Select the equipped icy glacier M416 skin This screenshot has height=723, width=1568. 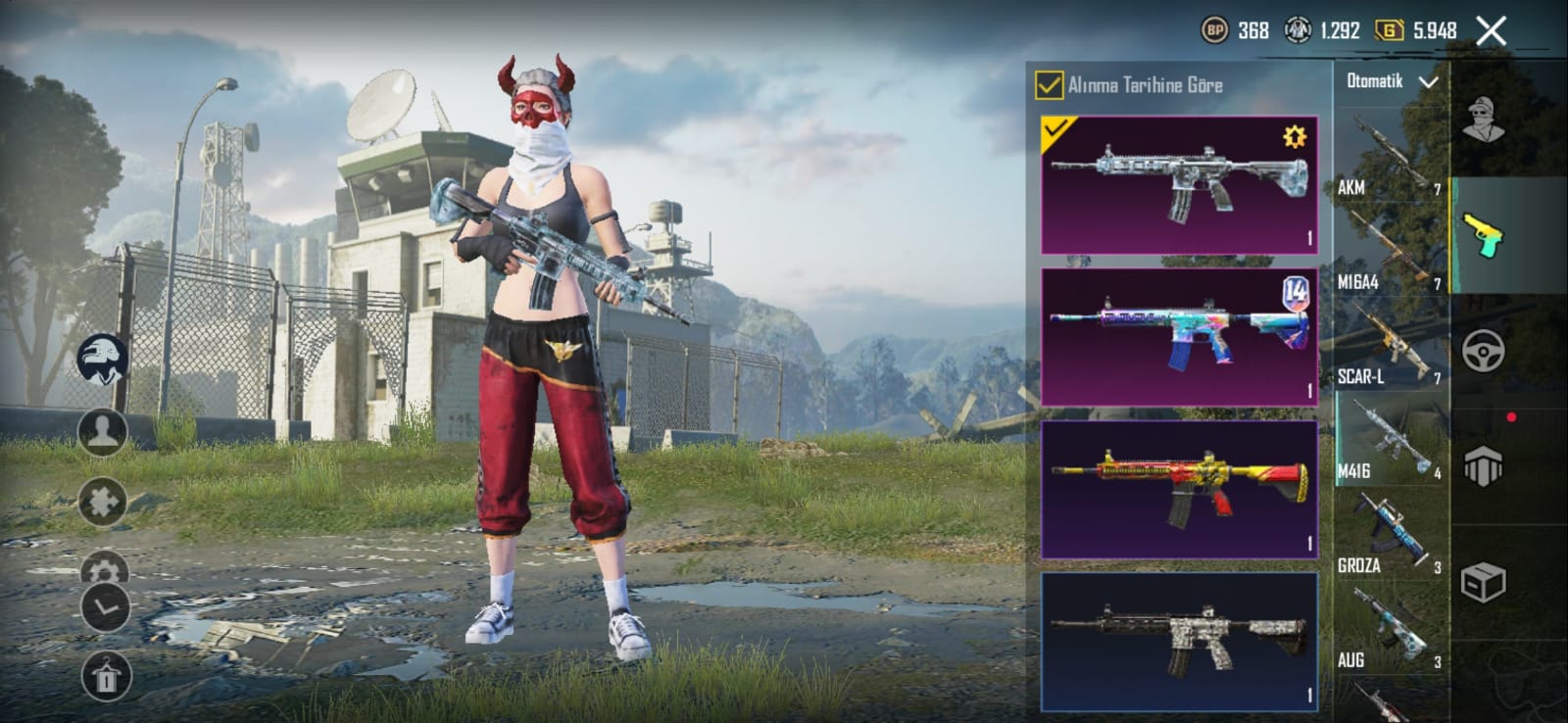(1179, 184)
